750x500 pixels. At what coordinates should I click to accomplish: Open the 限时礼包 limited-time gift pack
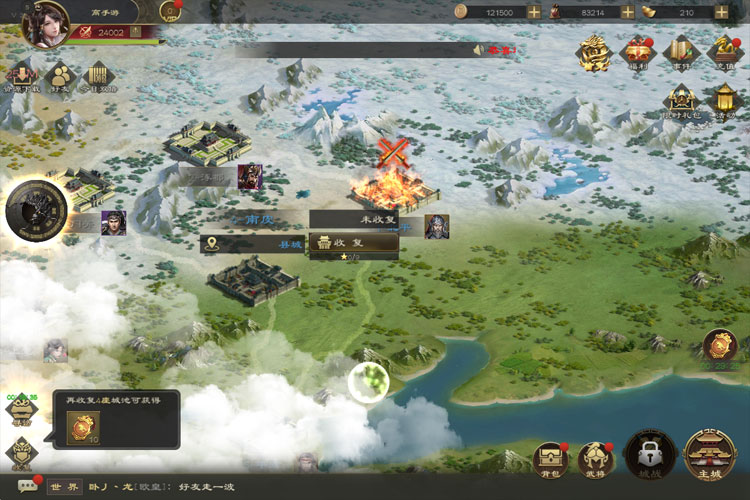[x=682, y=101]
